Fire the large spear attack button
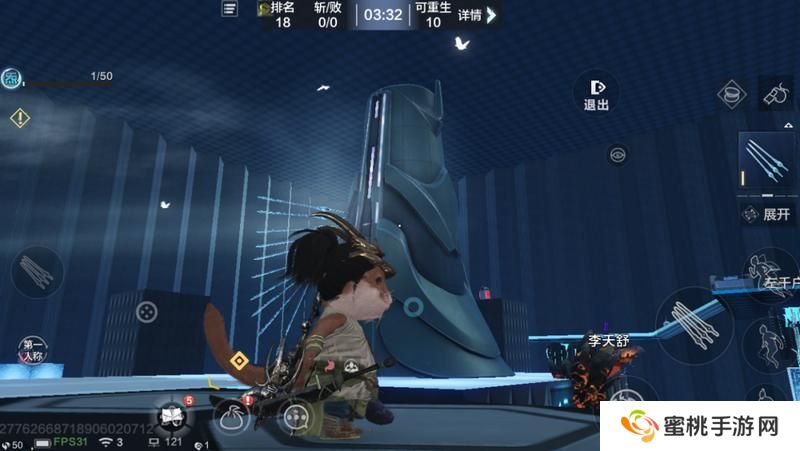Screen dimensions: 800x451 pyautogui.click(x=694, y=323)
